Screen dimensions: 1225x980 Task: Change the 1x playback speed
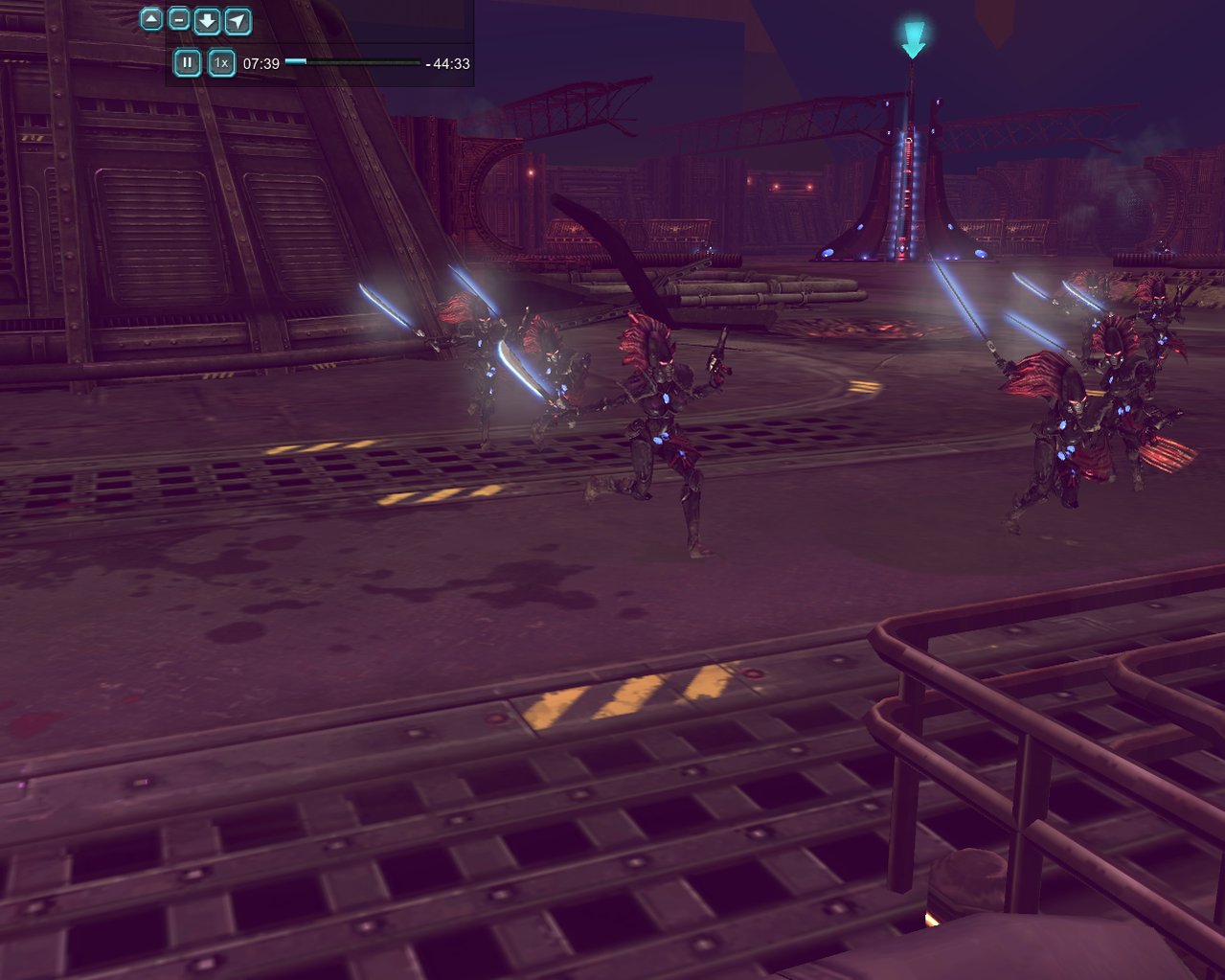click(221, 63)
